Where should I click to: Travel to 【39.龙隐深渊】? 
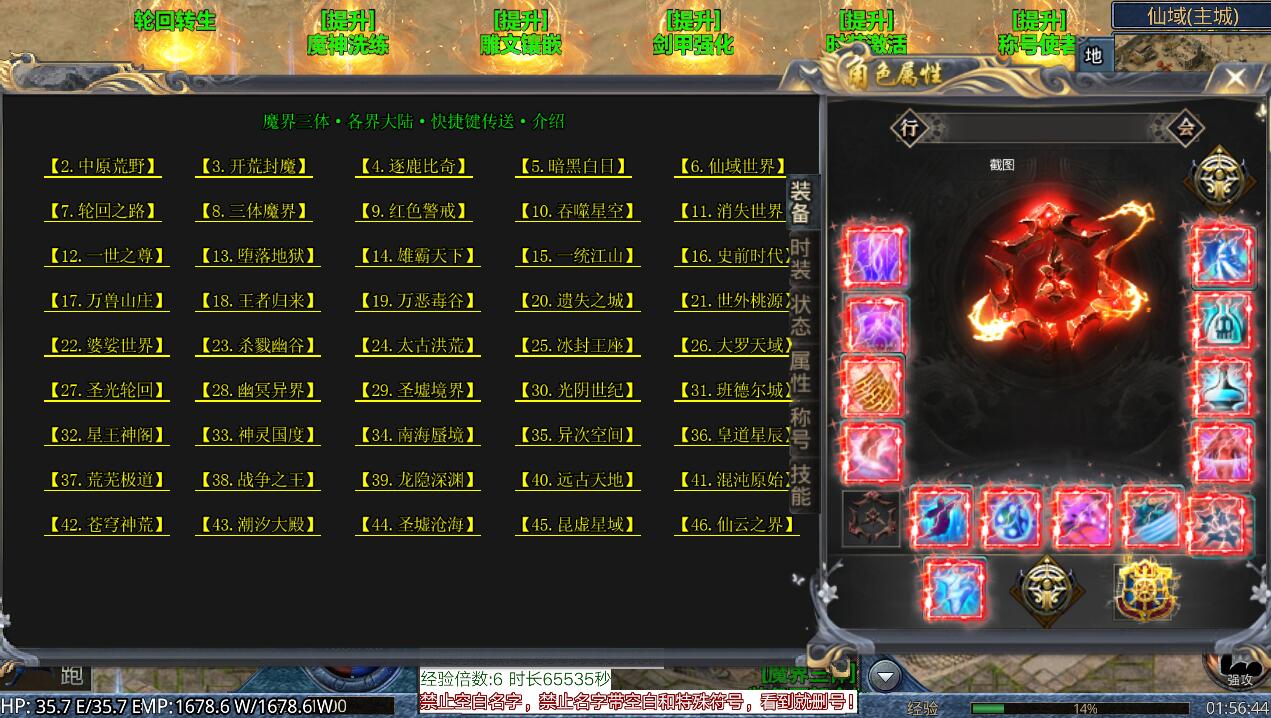coord(418,480)
